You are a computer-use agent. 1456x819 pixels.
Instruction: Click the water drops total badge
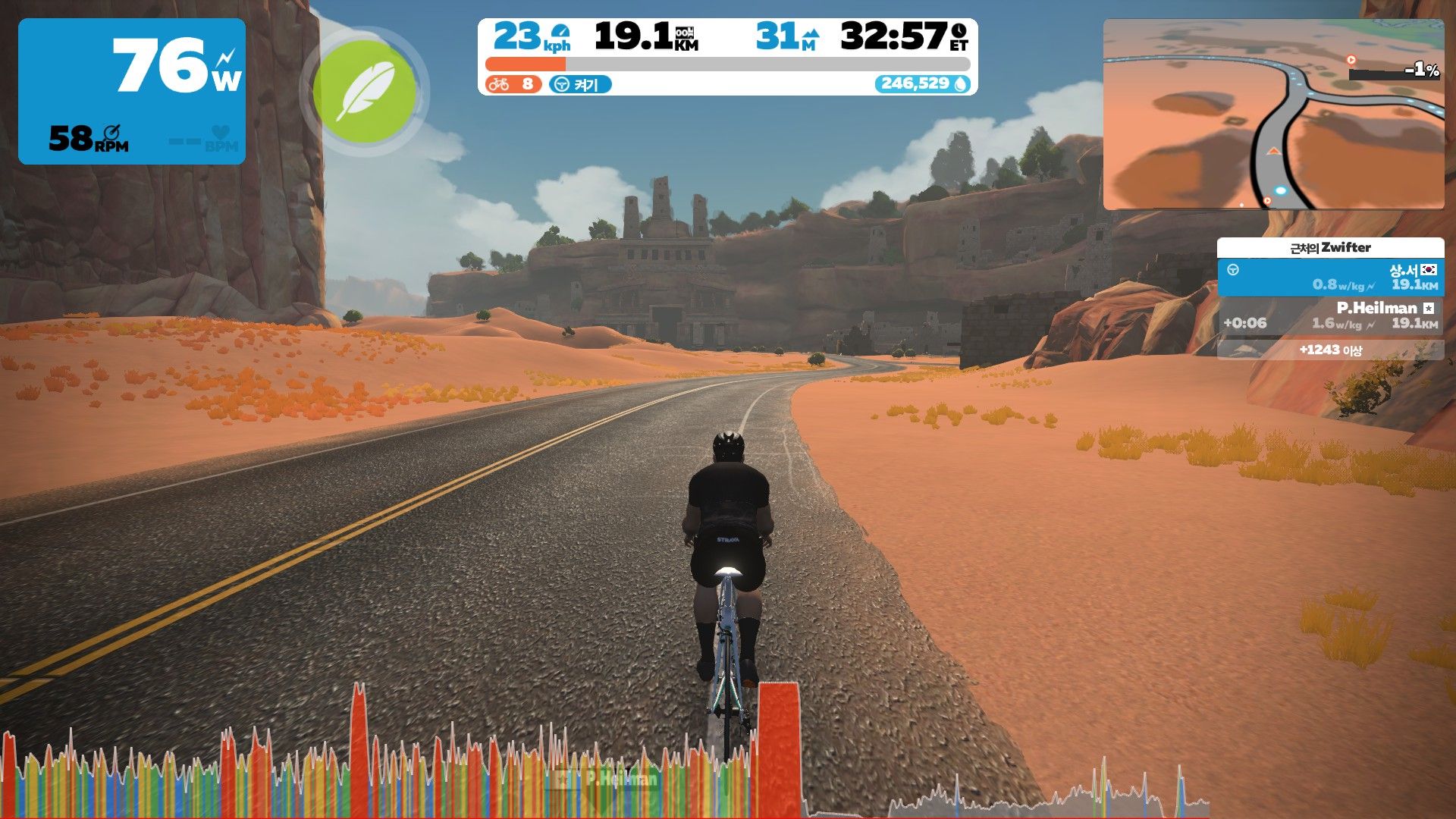923,83
